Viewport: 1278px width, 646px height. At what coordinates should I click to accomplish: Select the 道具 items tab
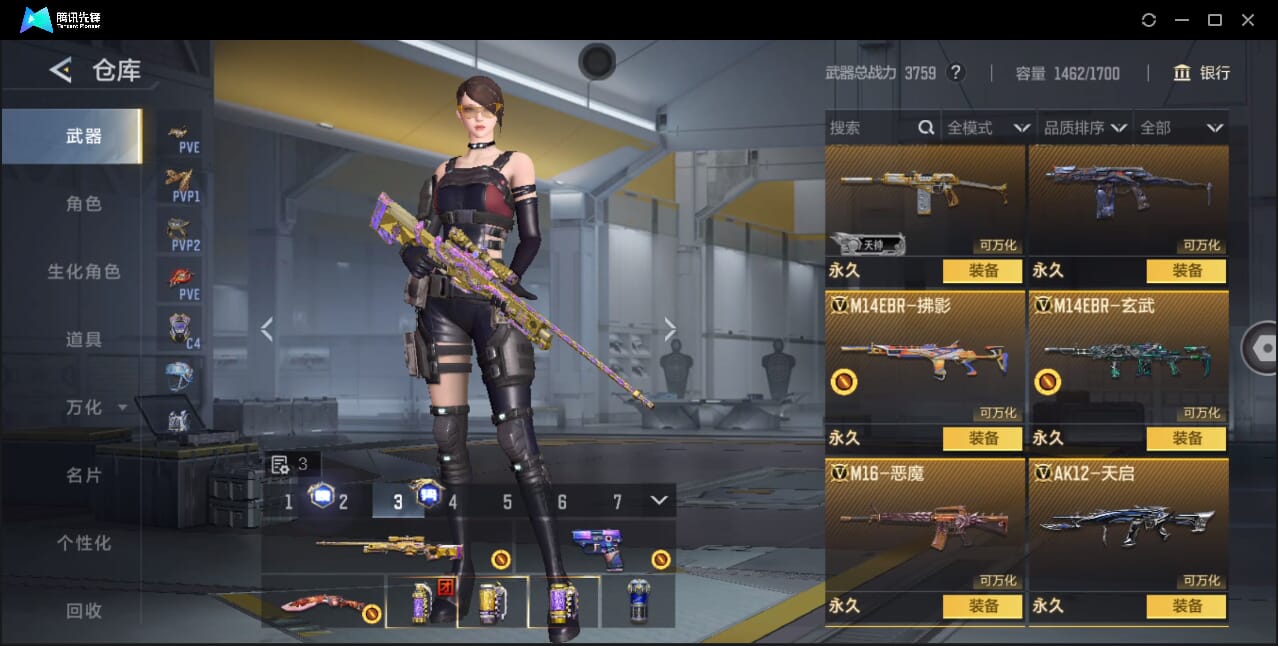pos(84,340)
